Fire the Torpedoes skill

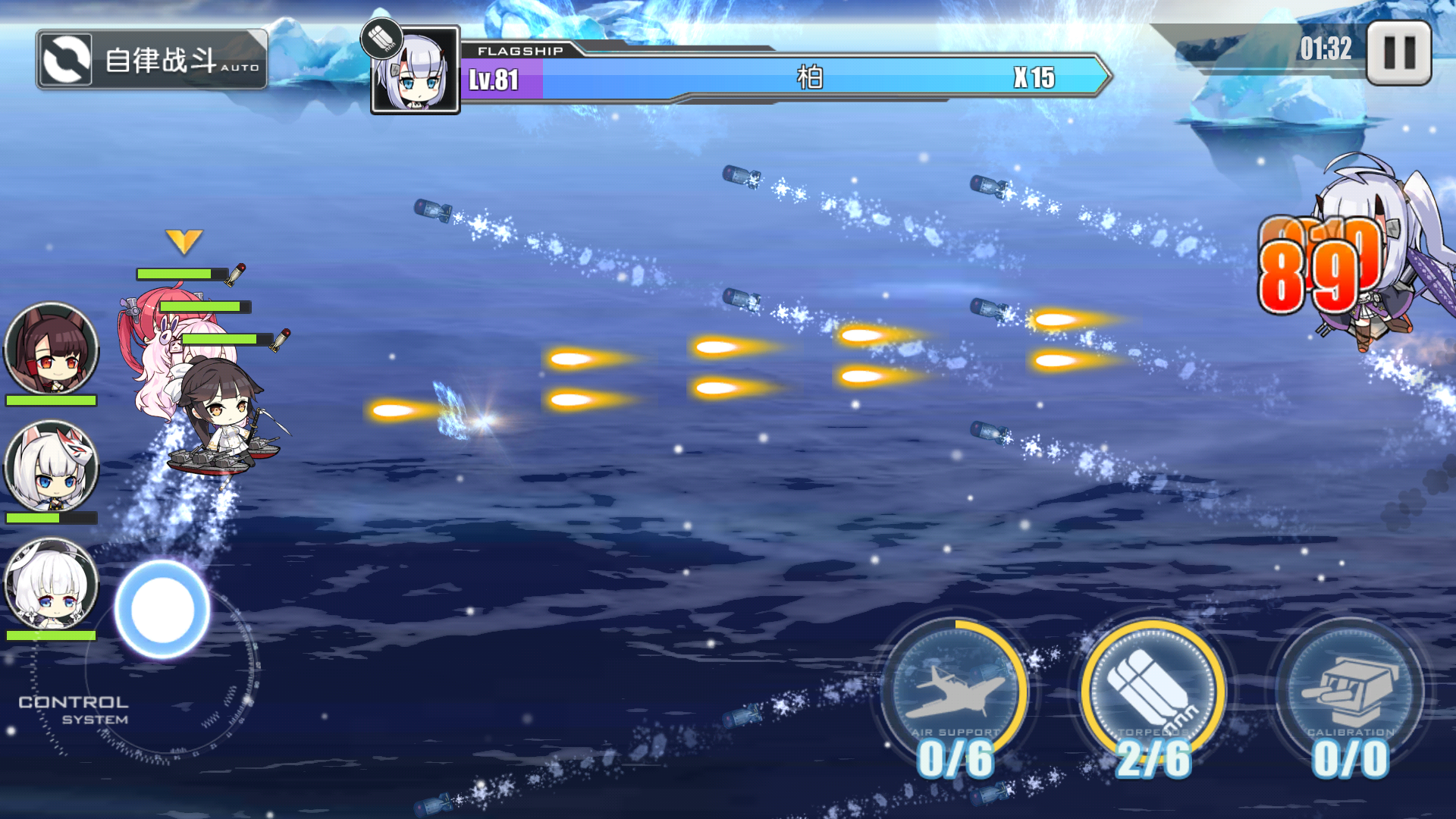1152,692
